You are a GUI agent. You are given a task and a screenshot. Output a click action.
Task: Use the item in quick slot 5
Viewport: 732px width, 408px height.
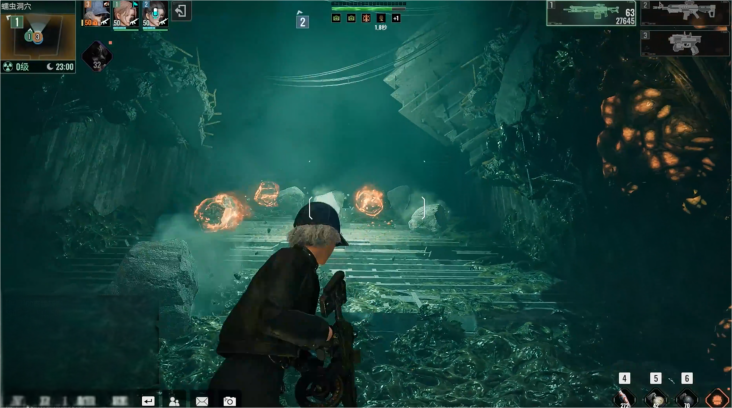coord(655,398)
